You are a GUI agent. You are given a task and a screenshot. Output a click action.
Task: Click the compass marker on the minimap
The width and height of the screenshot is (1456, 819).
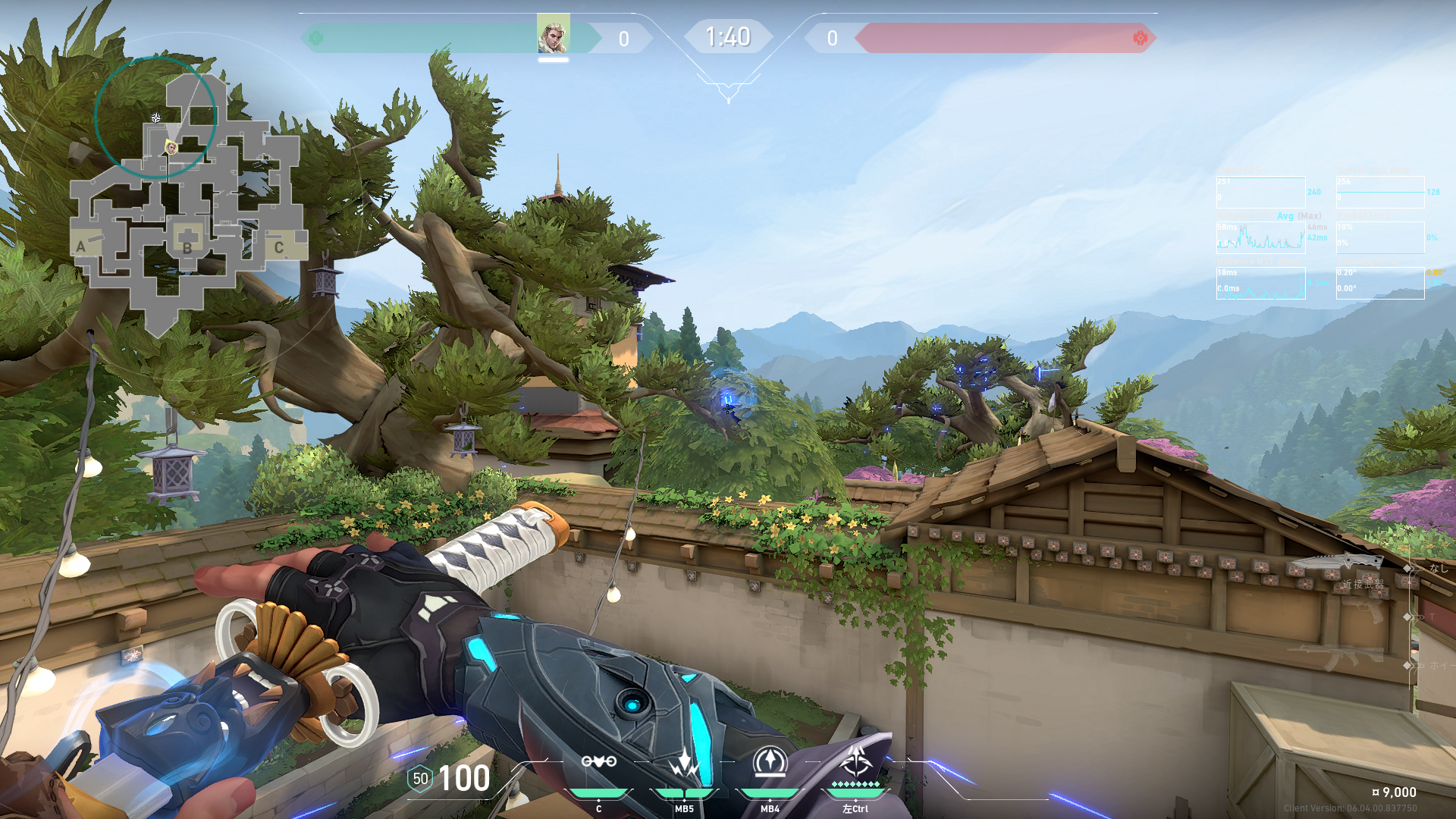[155, 118]
